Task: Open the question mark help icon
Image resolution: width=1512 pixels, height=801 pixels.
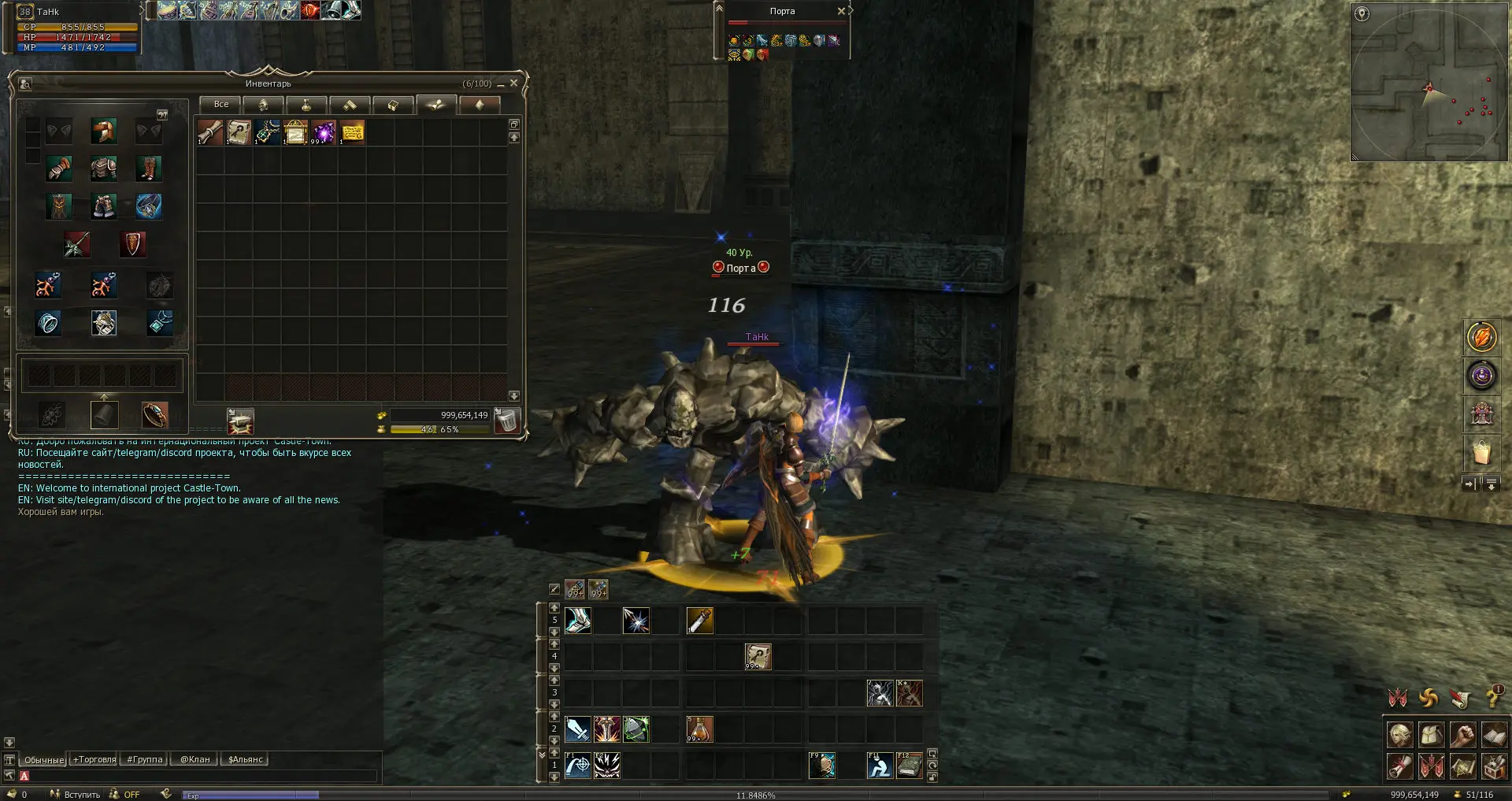Action: 1492,698
